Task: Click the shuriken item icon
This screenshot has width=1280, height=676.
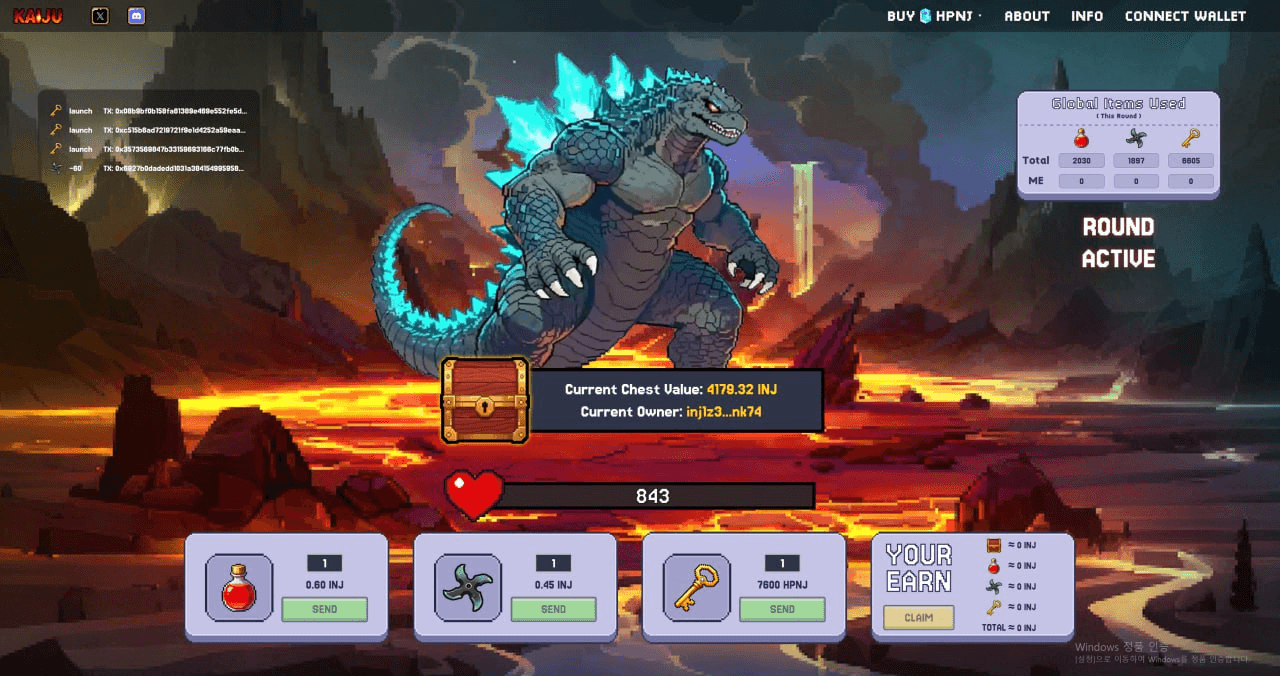Action: coord(468,588)
